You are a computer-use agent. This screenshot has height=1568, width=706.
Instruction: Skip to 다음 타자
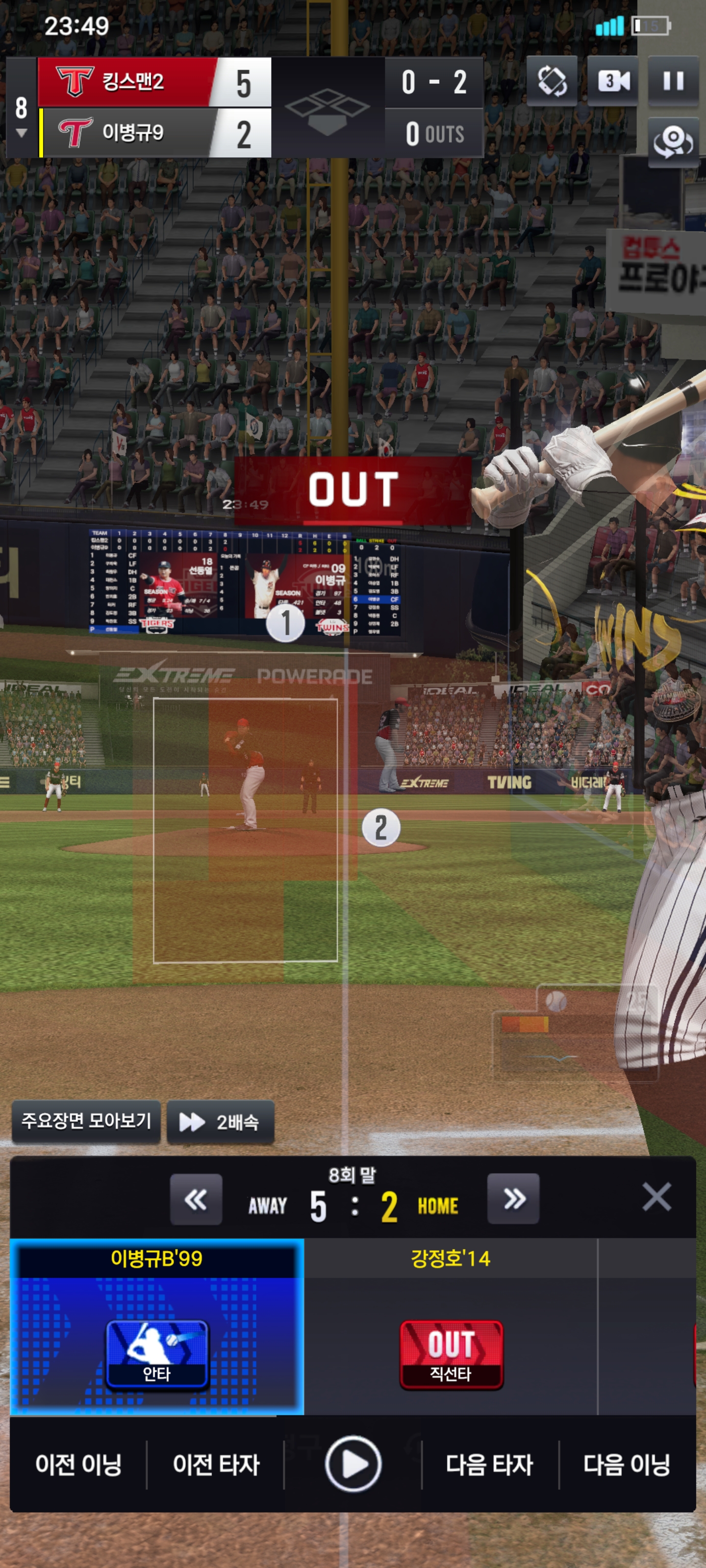pyautogui.click(x=489, y=1465)
